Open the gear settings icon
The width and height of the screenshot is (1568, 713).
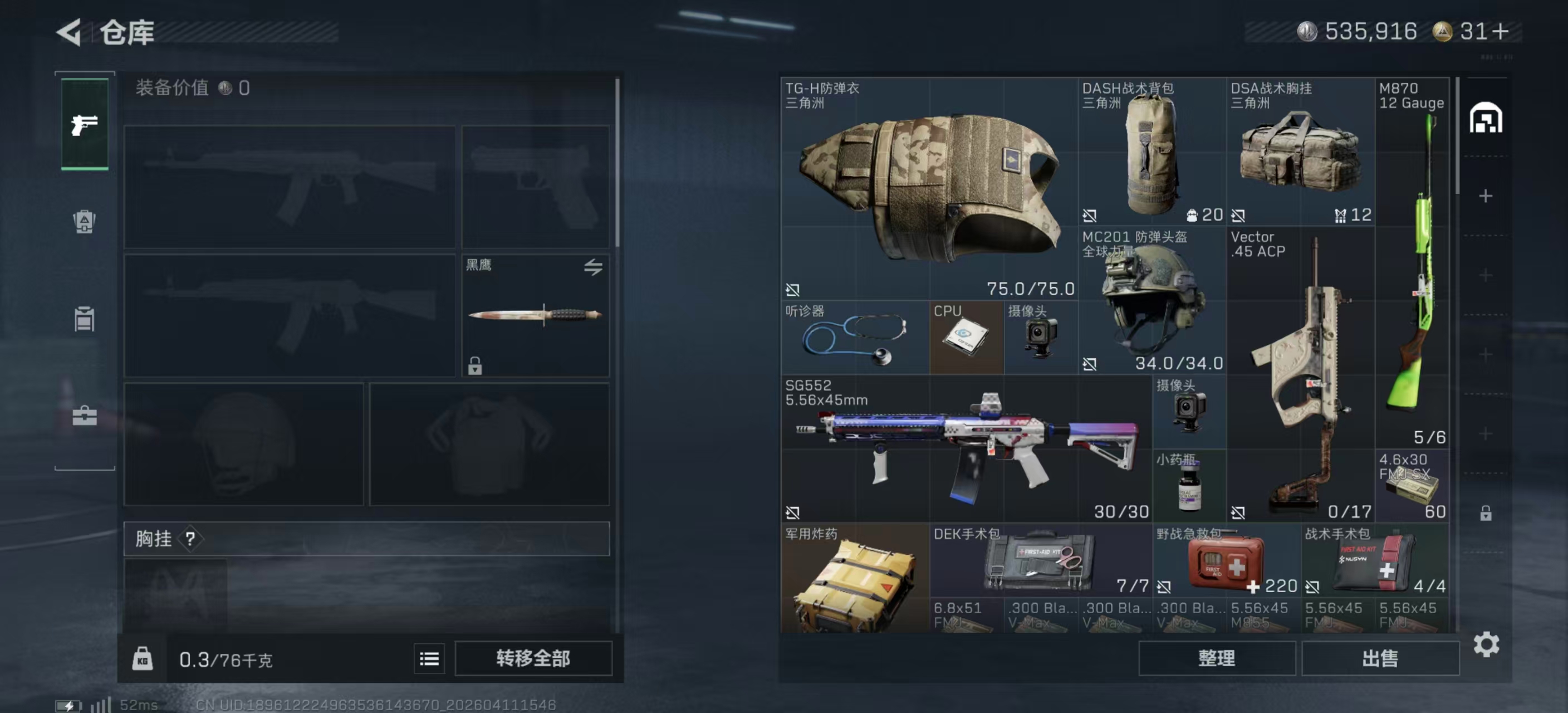pyautogui.click(x=1486, y=644)
